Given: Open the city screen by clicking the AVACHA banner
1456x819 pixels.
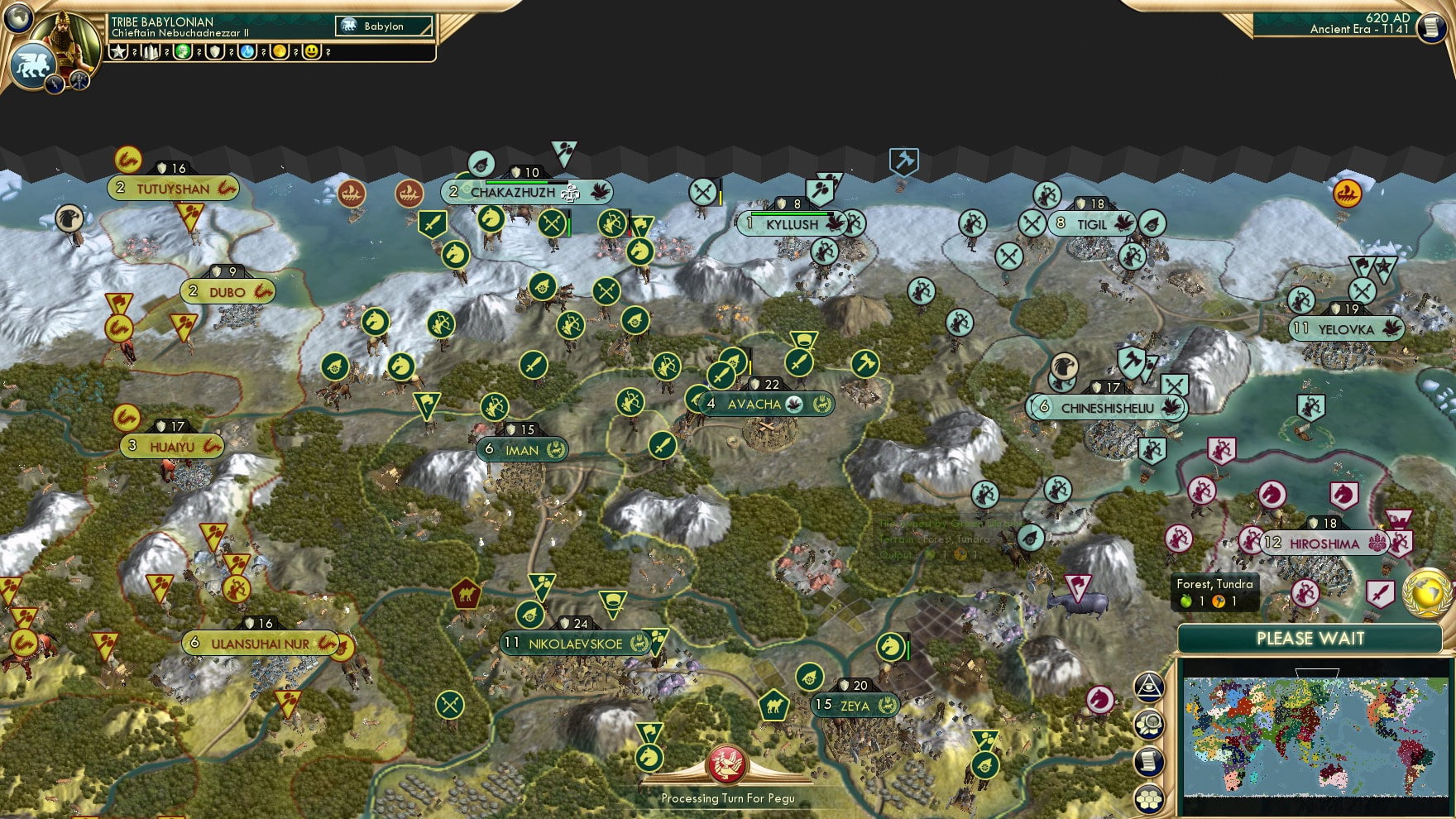Looking at the screenshot, I should (754, 405).
